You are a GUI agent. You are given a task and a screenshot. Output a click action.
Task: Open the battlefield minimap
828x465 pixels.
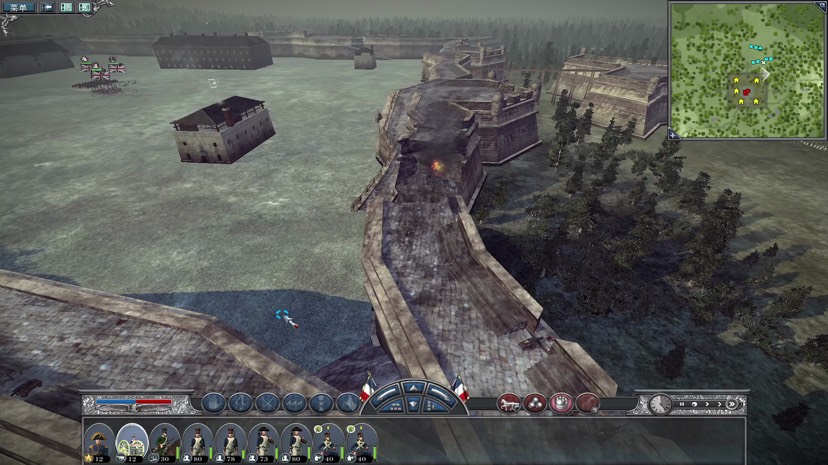(x=746, y=70)
